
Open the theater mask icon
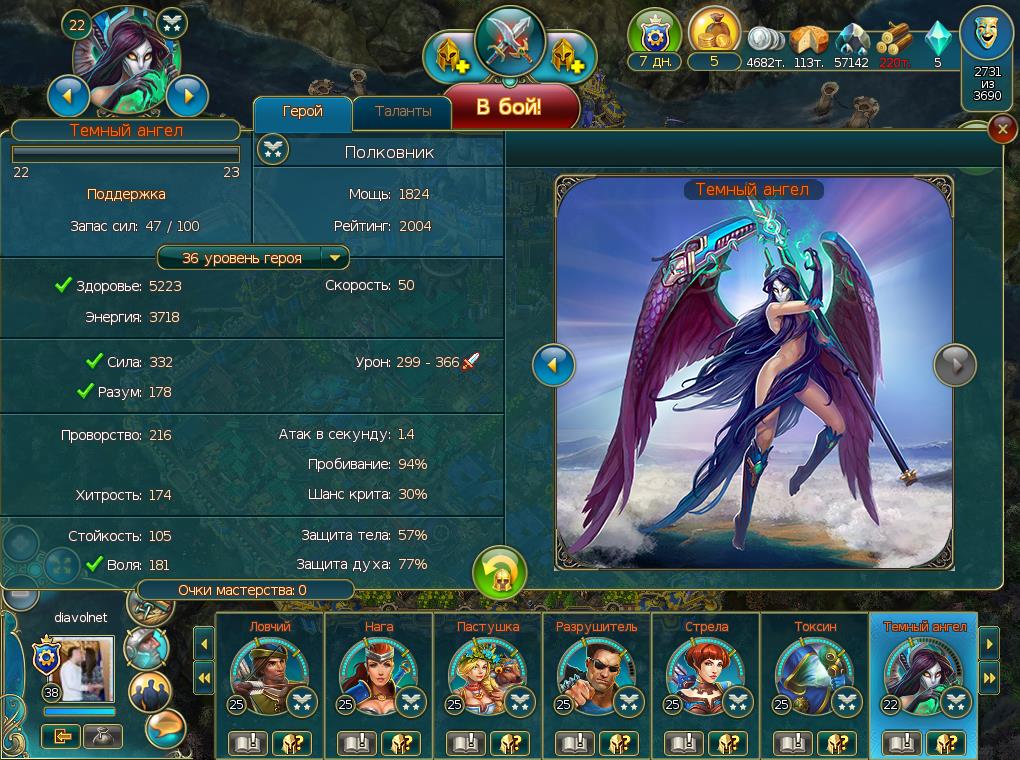click(988, 36)
